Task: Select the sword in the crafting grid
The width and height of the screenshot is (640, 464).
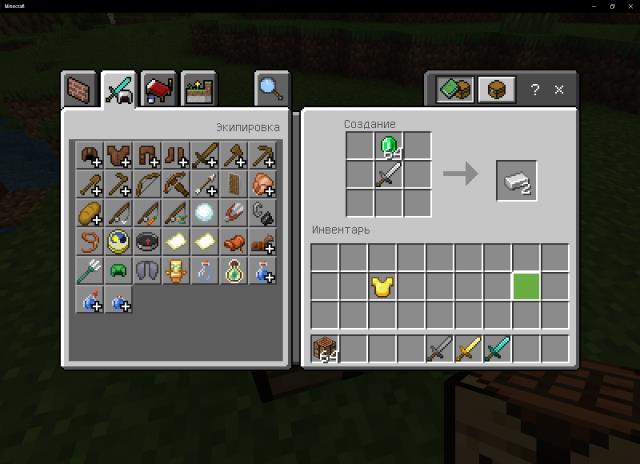Action: coord(388,176)
